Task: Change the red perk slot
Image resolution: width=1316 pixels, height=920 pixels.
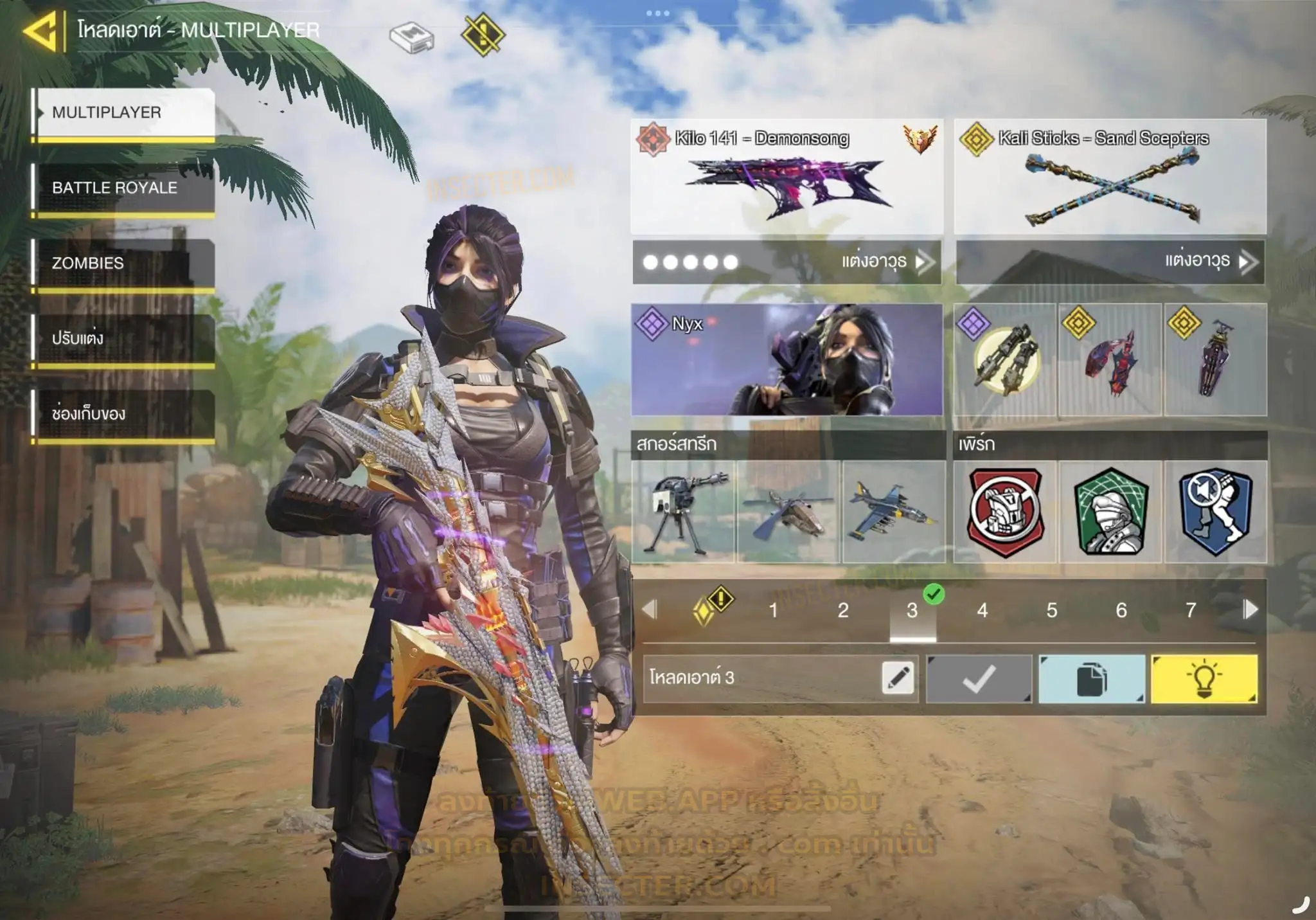Action: tap(1005, 512)
